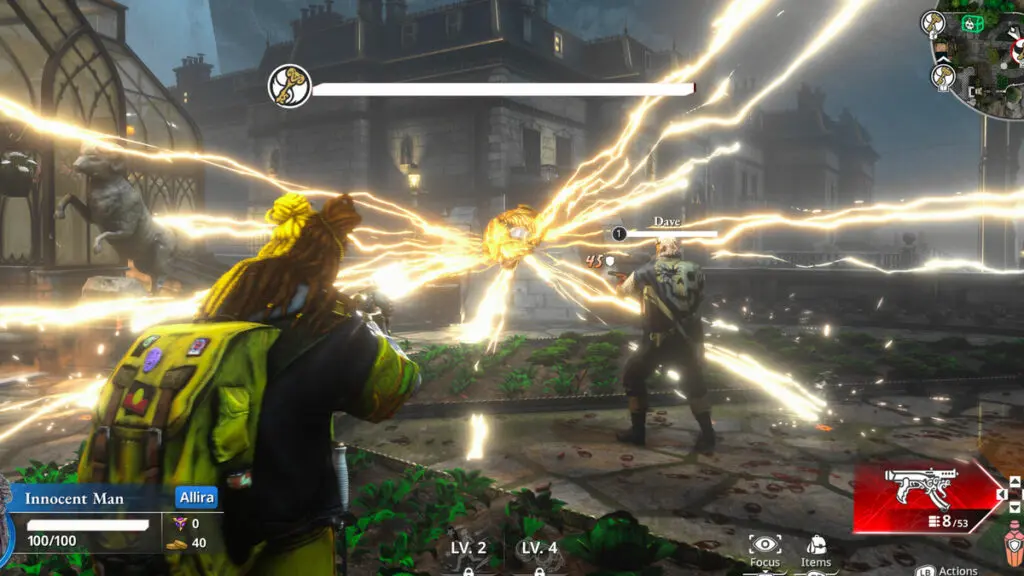Click the weapon switch up arrow

1015,481
